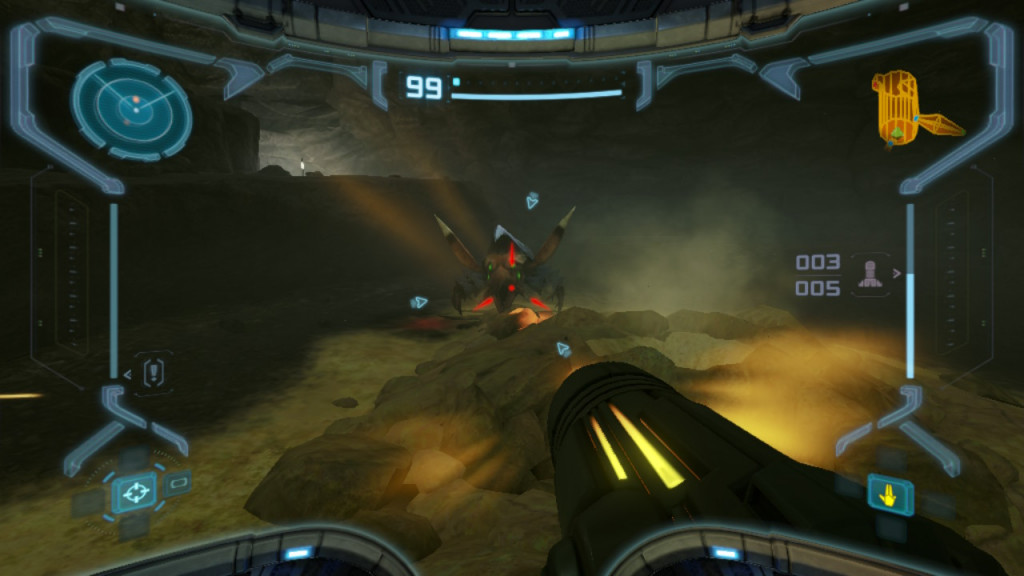Select the Combat Visor crosshair icon
Screen dimensions: 1024x576
pyautogui.click(x=134, y=492)
